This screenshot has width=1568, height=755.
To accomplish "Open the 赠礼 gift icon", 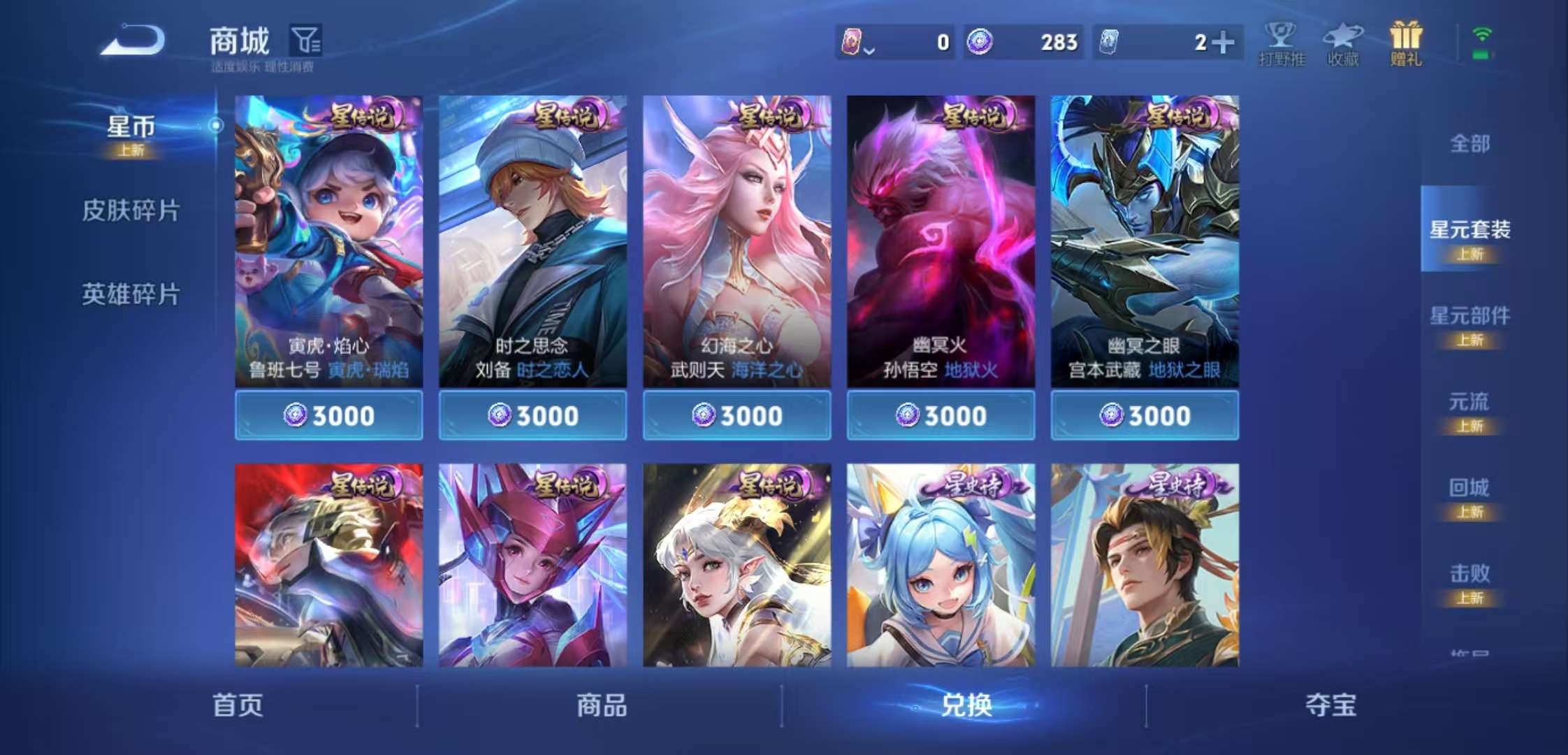I will click(x=1406, y=42).
